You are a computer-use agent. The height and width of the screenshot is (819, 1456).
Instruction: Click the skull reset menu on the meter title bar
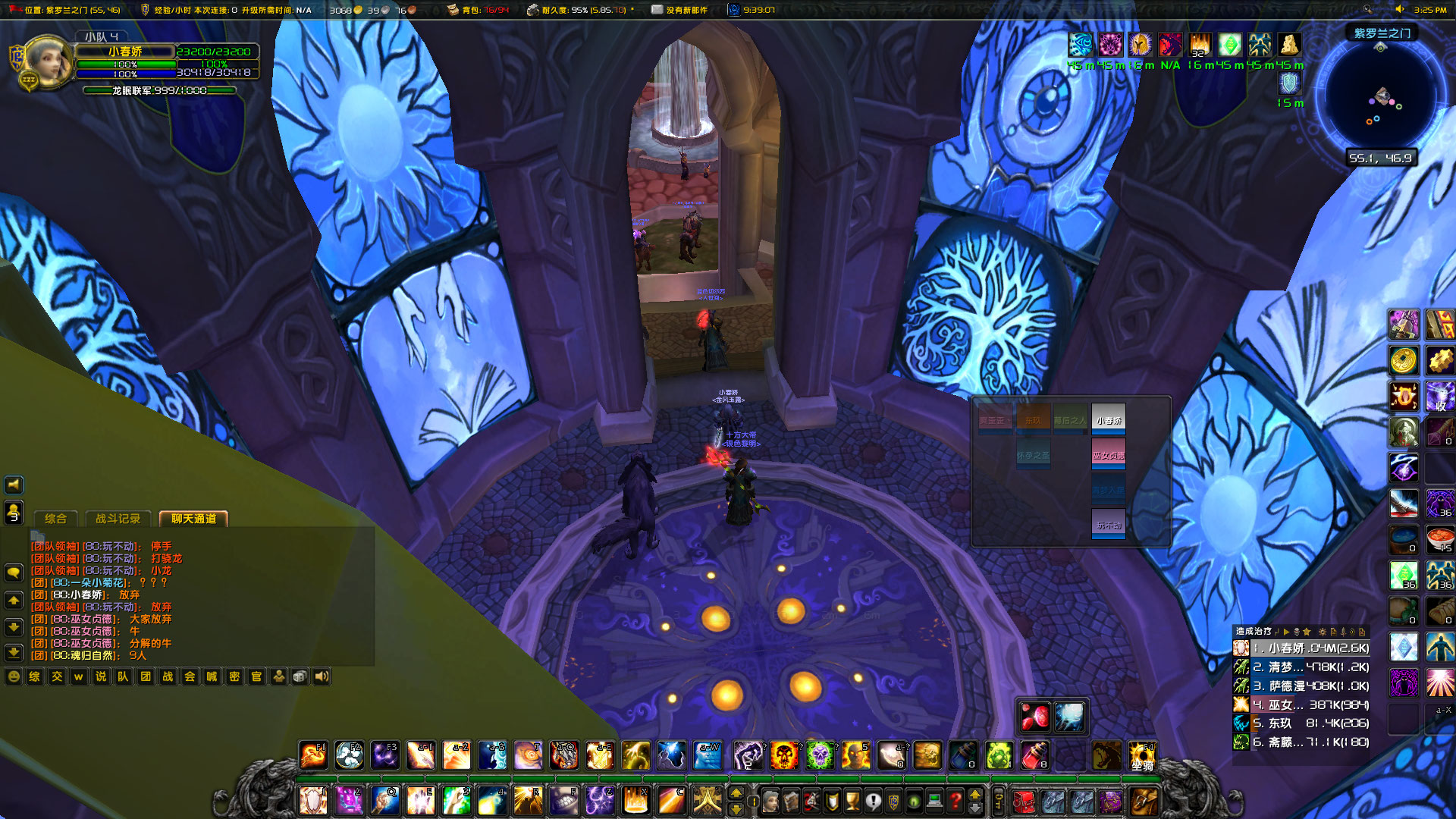coord(1297,631)
